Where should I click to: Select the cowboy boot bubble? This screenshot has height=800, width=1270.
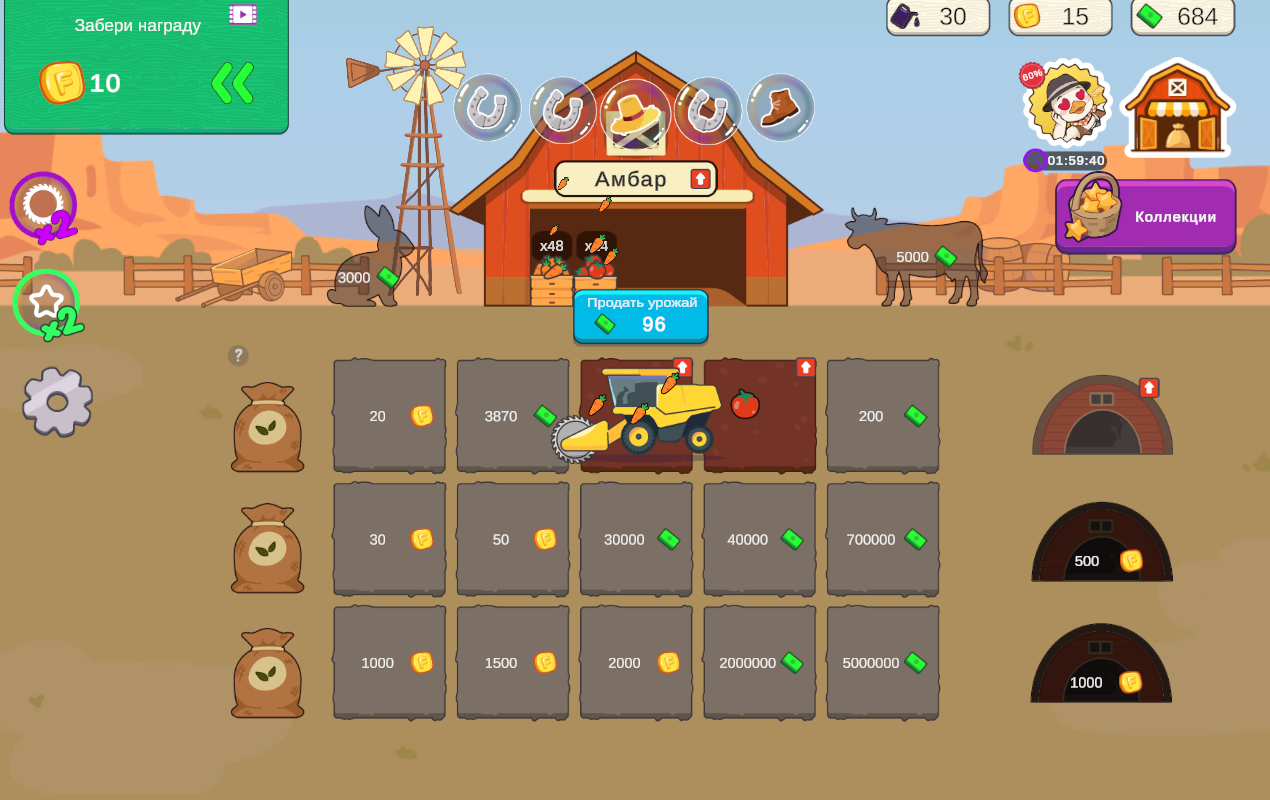pos(780,108)
